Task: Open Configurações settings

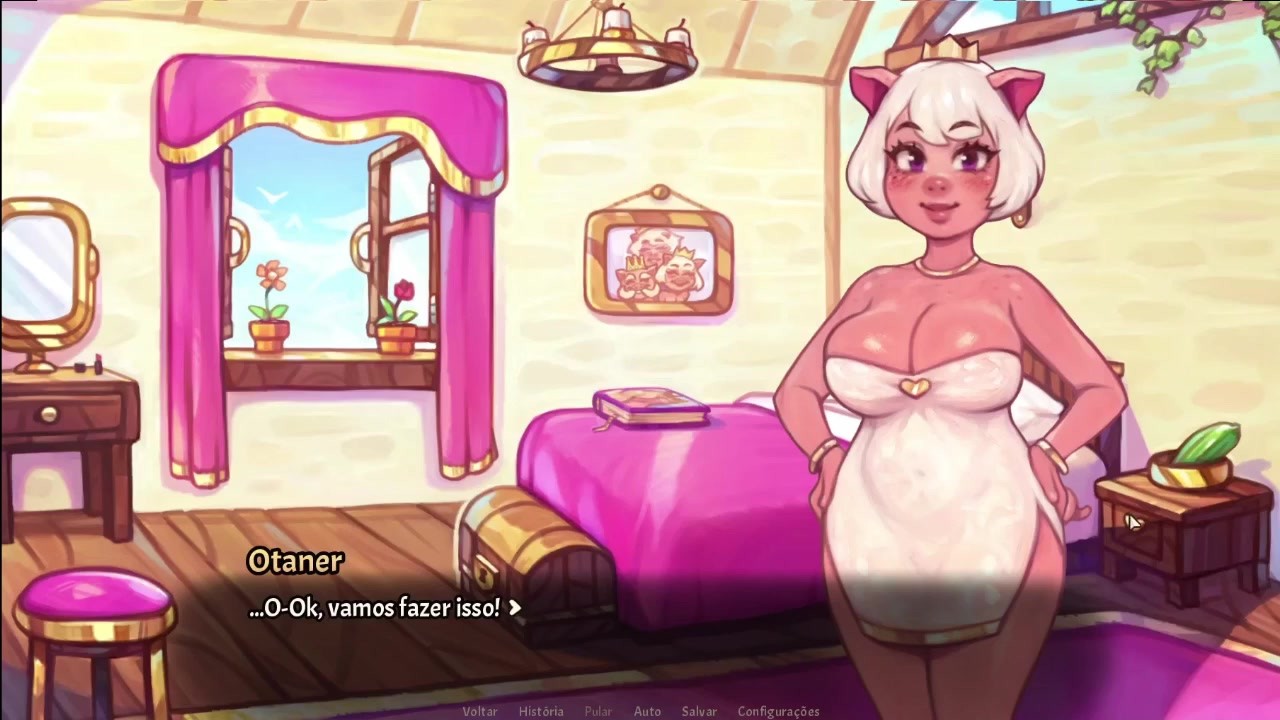Action: [778, 711]
